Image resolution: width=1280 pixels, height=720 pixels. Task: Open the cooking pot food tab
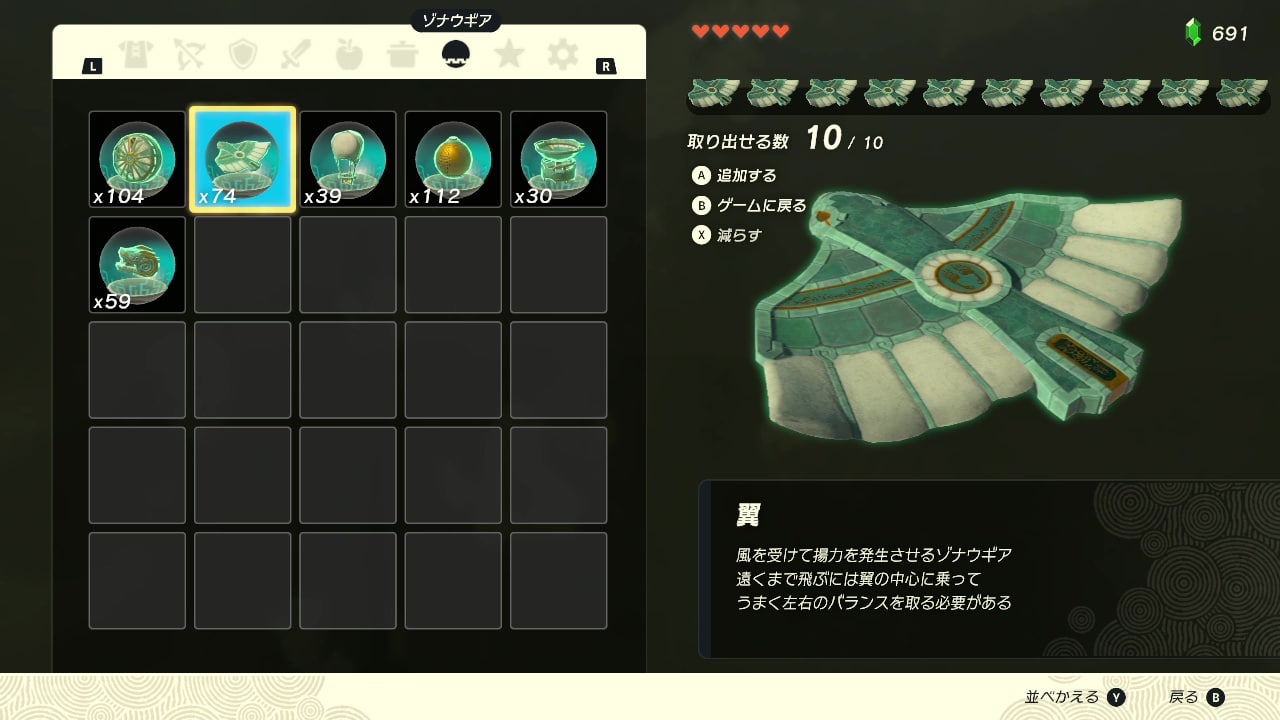pyautogui.click(x=402, y=54)
